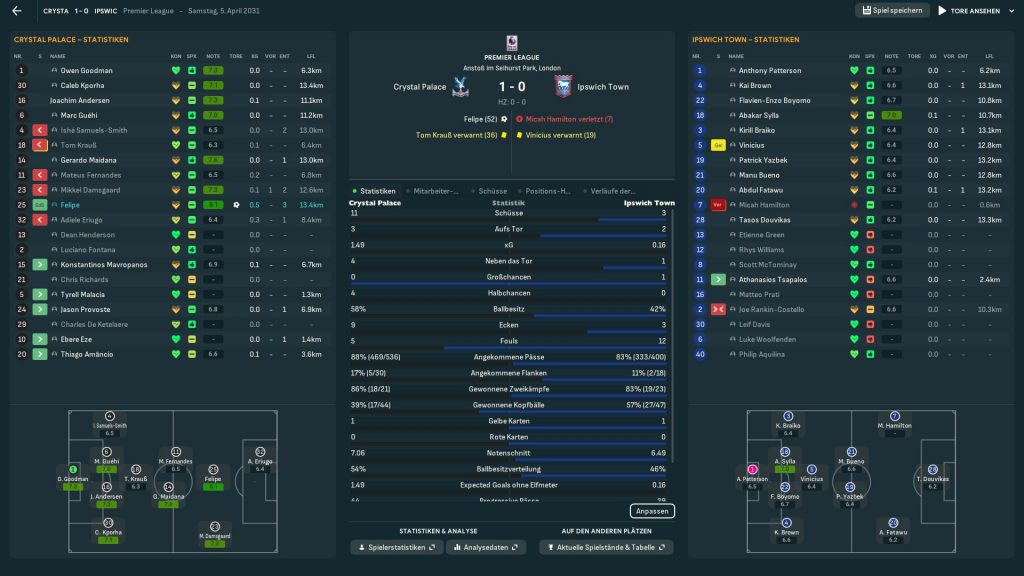The height and width of the screenshot is (576, 1024).
Task: Click the Ipswich Town team name in header
Action: (603, 87)
